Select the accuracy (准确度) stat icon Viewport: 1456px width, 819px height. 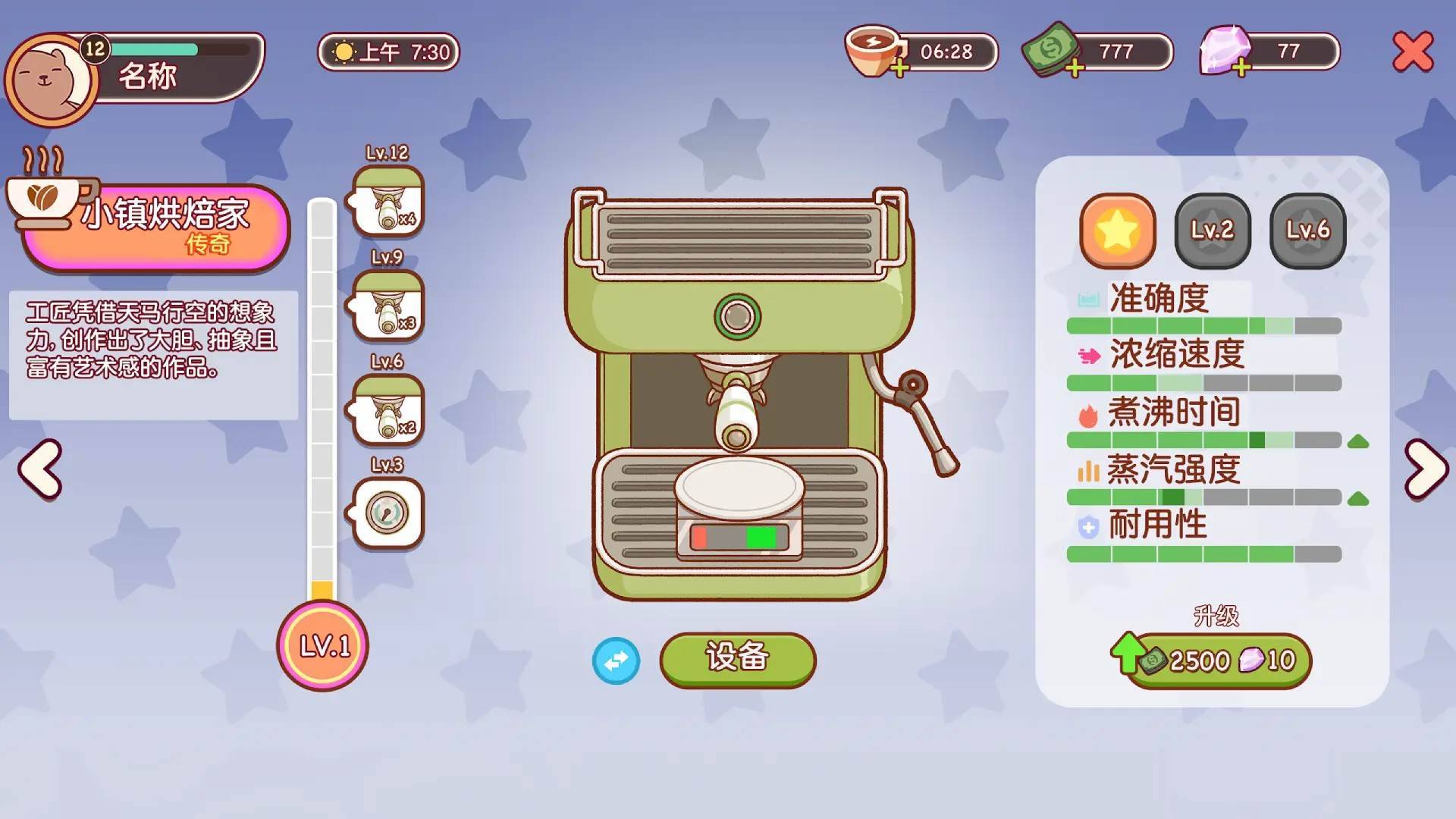(1087, 298)
